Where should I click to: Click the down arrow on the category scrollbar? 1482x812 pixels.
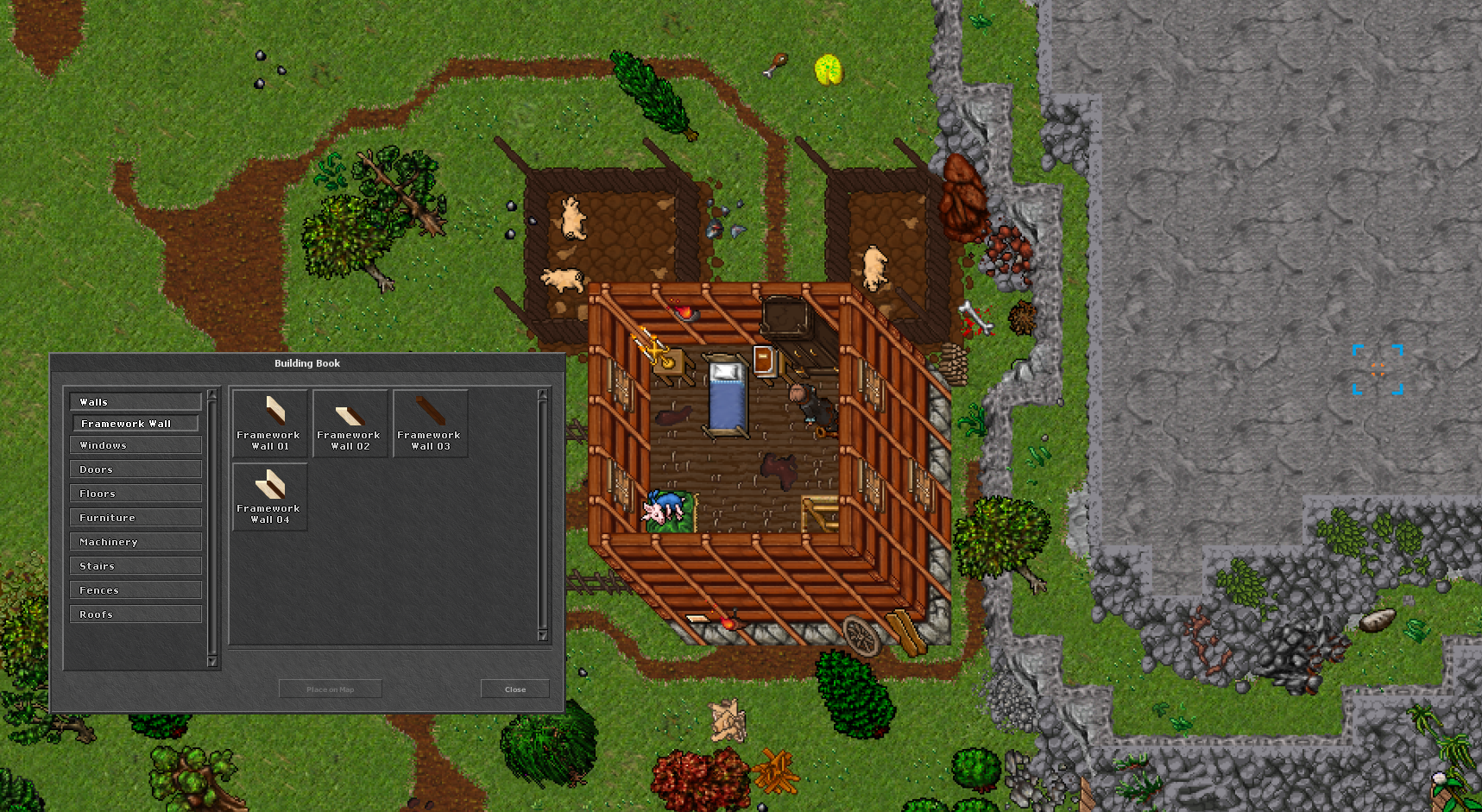pos(211,663)
